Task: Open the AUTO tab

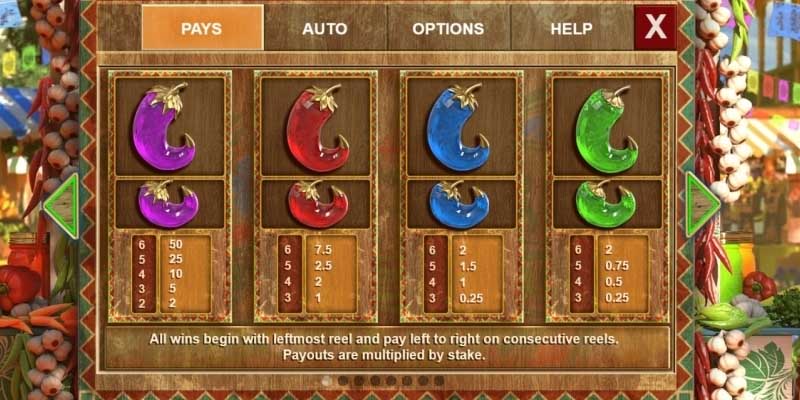Action: tap(325, 28)
